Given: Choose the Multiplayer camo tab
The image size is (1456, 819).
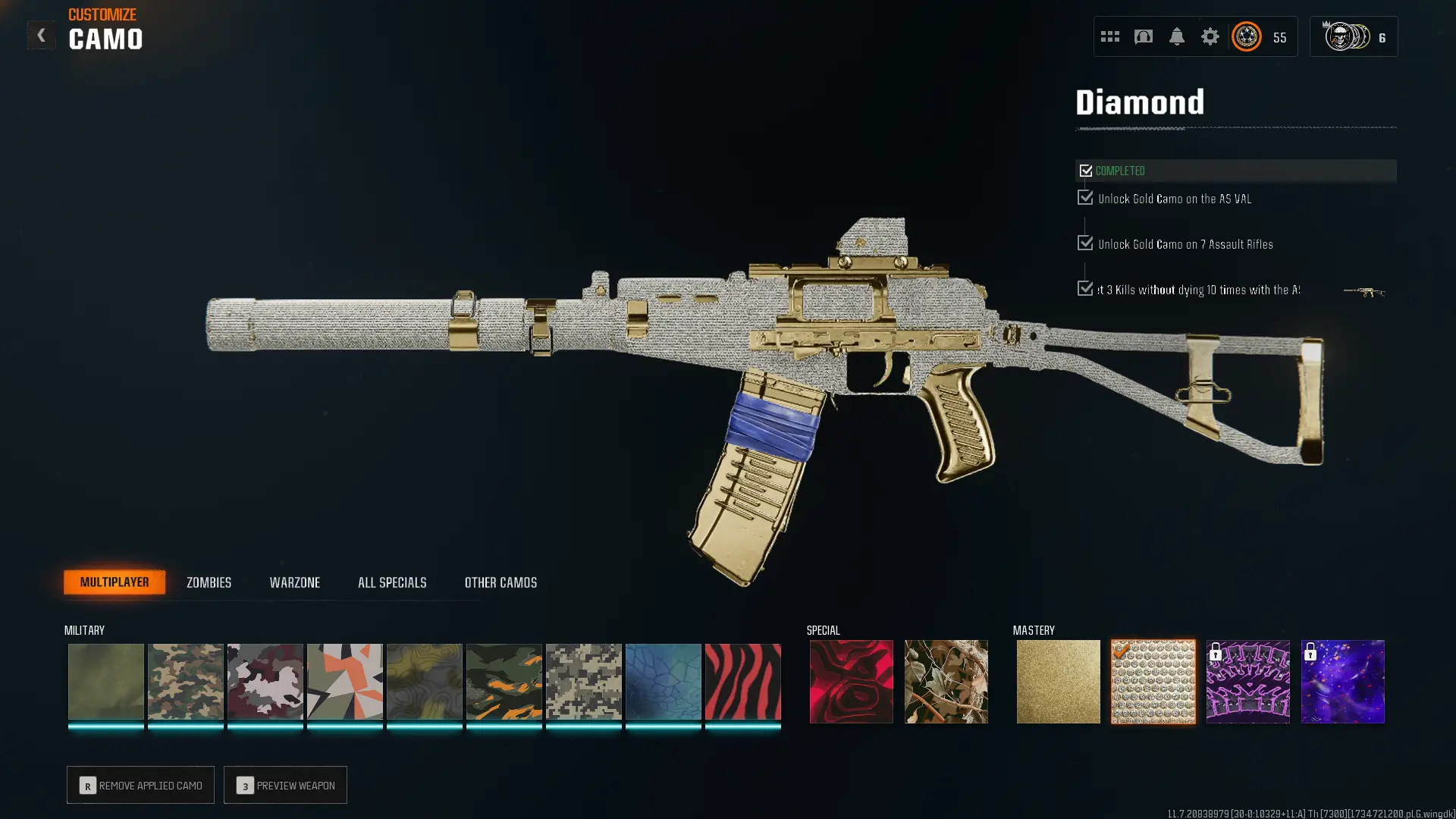Looking at the screenshot, I should (x=115, y=582).
